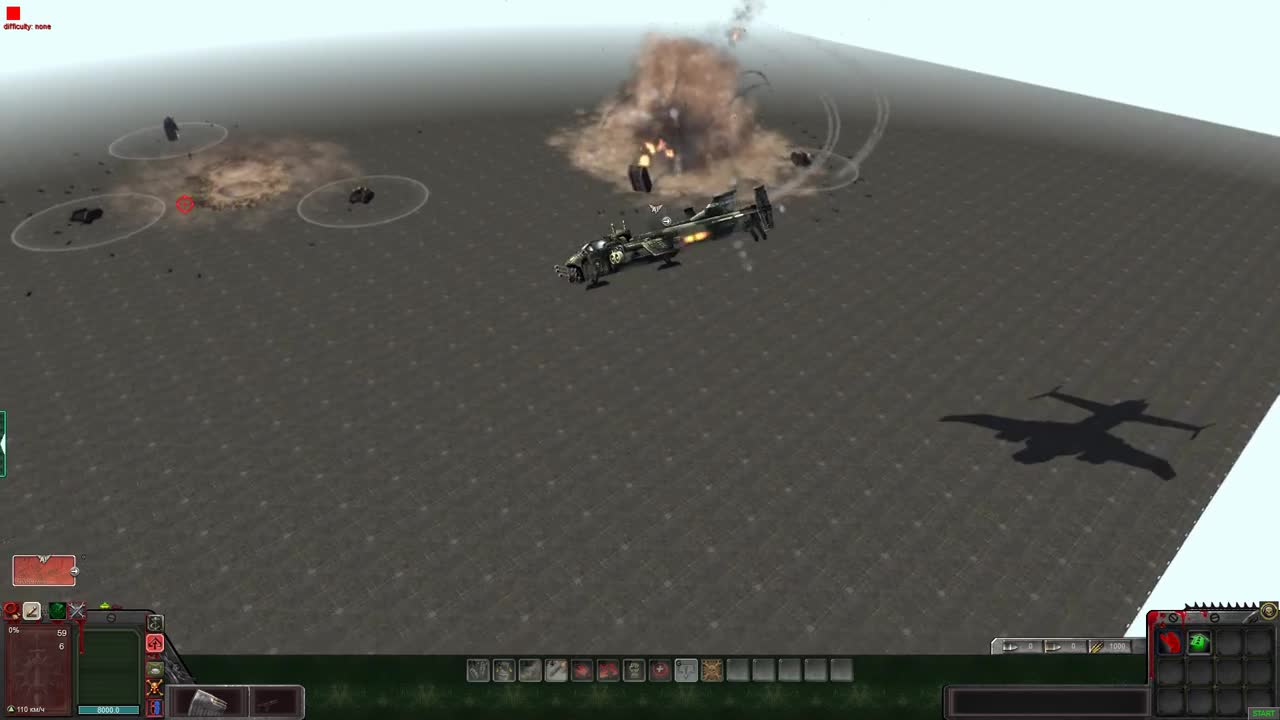Screen dimensions: 1280x720
Task: Select the repair pencil icon above the unit panel
Action: 32,610
